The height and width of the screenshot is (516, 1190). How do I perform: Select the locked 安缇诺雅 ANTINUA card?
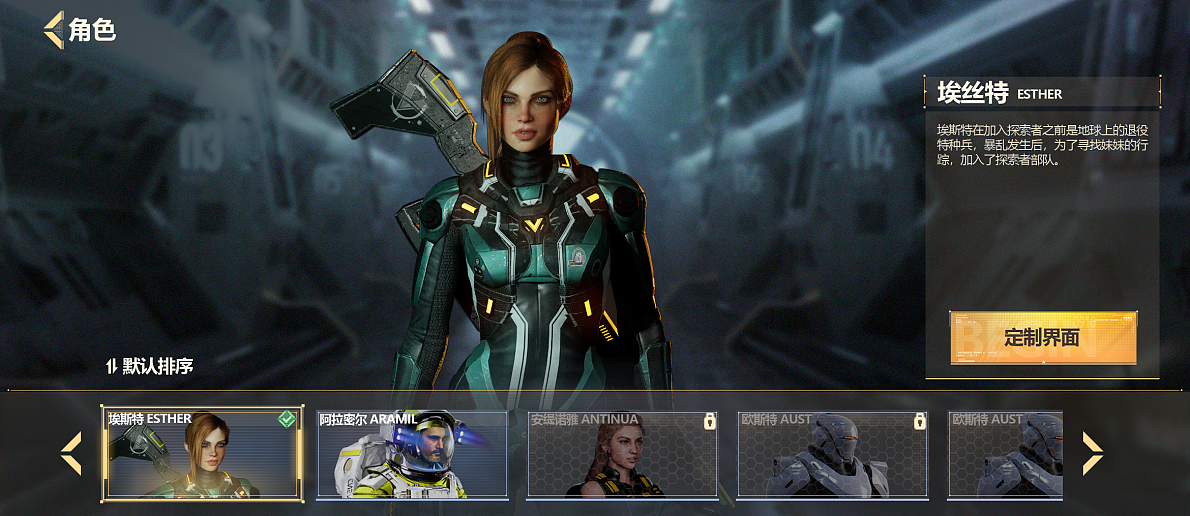pos(622,454)
